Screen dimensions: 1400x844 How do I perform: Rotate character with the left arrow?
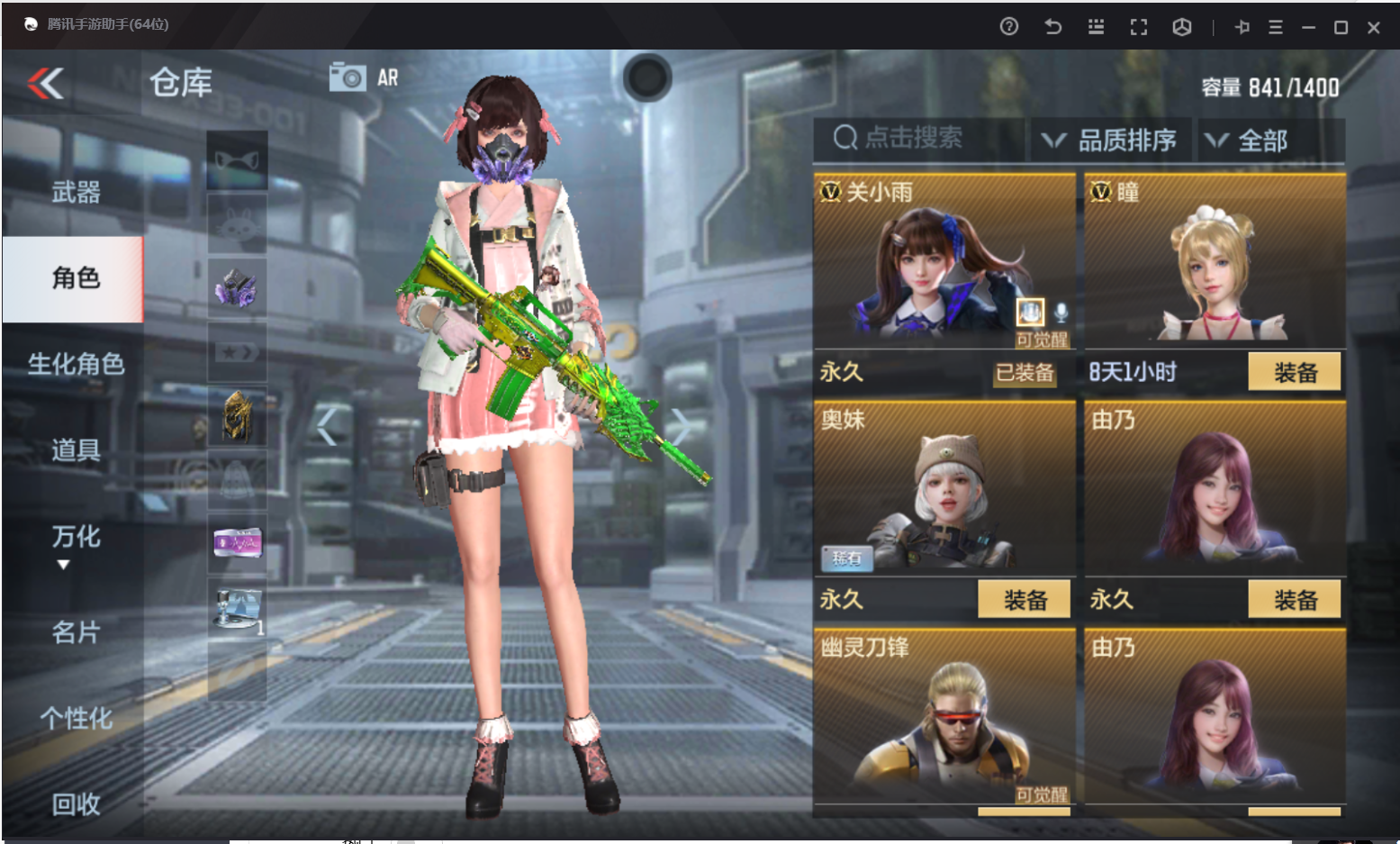(x=327, y=427)
